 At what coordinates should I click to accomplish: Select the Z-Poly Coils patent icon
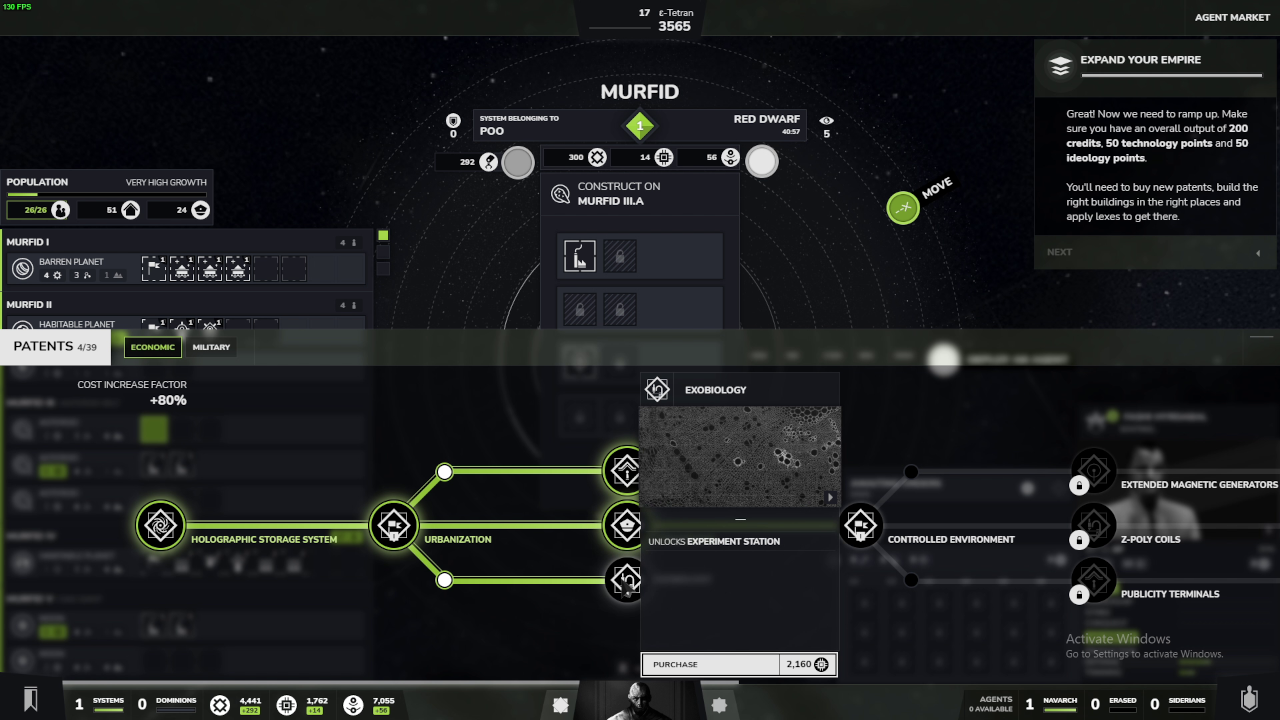pyautogui.click(x=1094, y=525)
